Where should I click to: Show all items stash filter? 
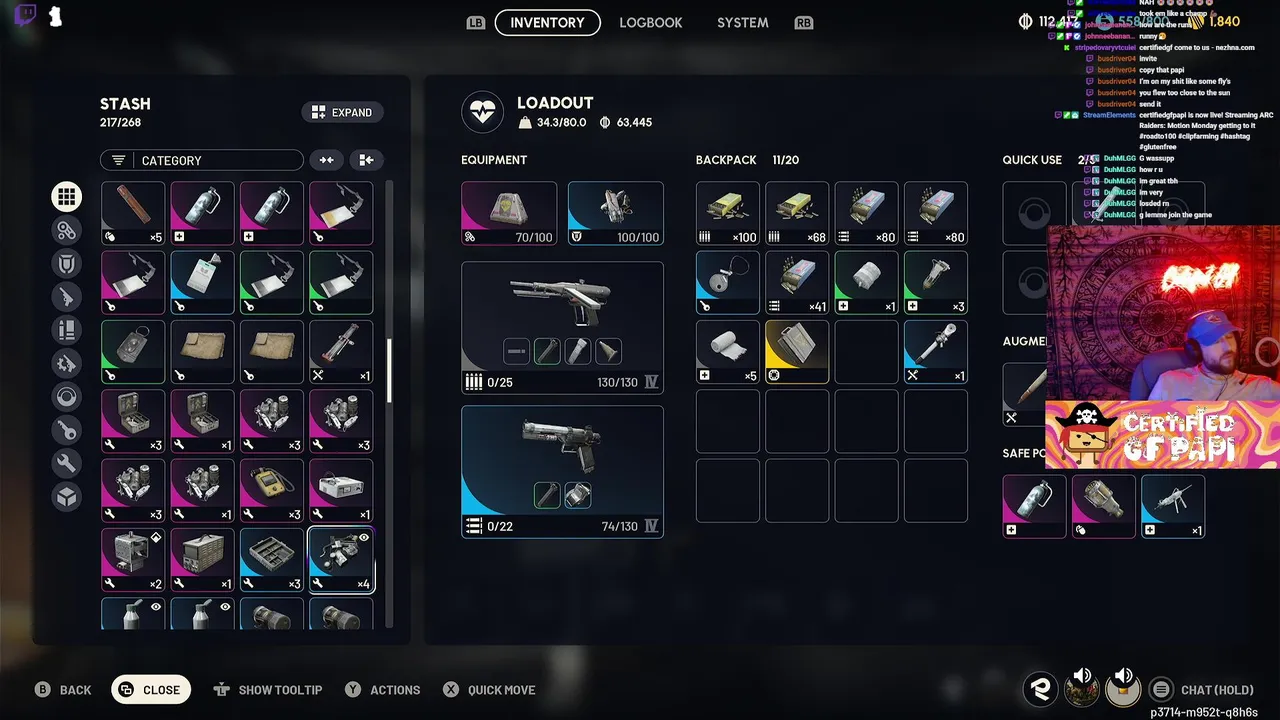(67, 197)
